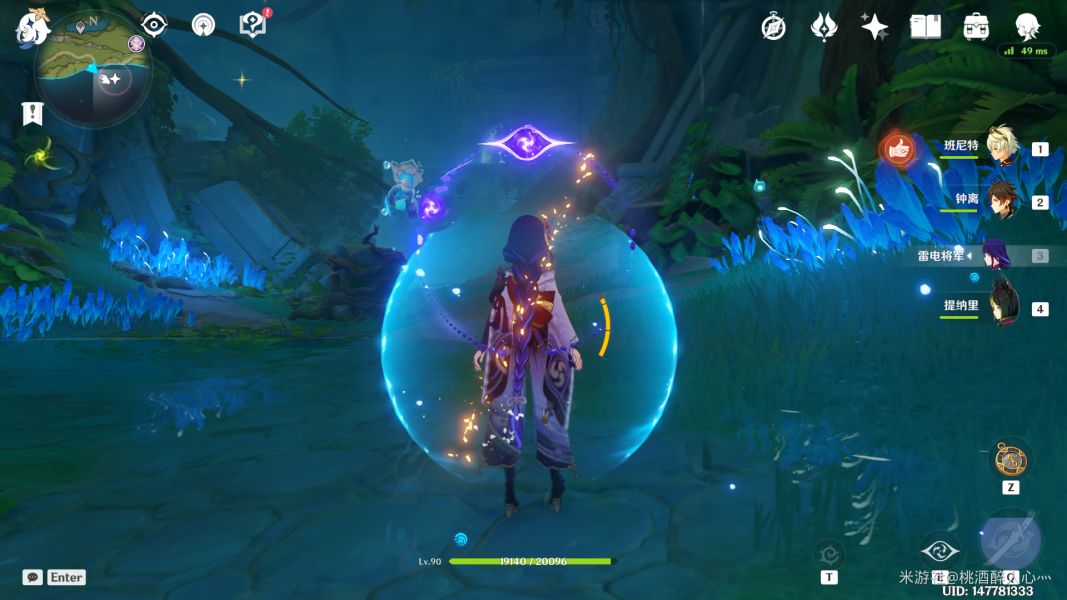Screen dimensions: 1067x600
Task: Select active character 雷电将军 in party list
Action: tap(996, 255)
